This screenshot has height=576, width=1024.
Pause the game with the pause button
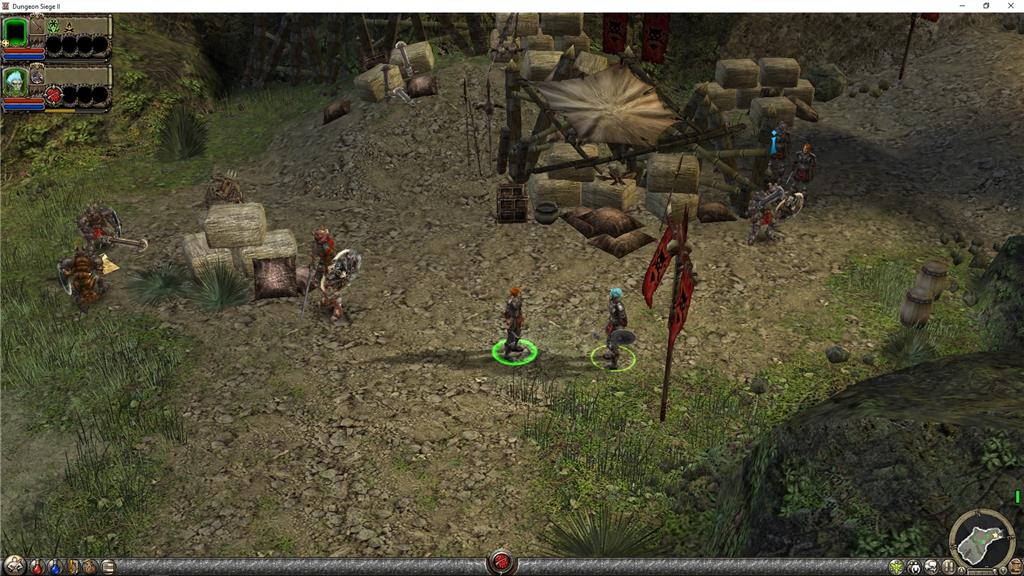(948, 567)
